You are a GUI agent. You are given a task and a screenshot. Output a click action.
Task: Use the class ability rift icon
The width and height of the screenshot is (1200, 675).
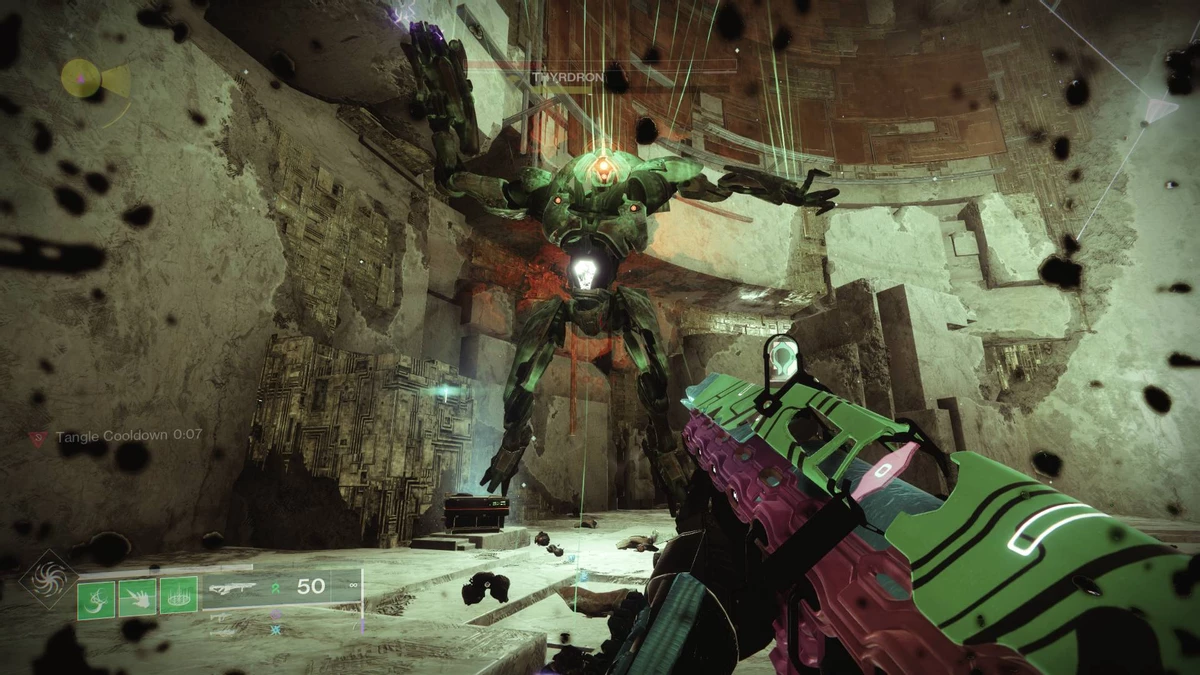(178, 598)
